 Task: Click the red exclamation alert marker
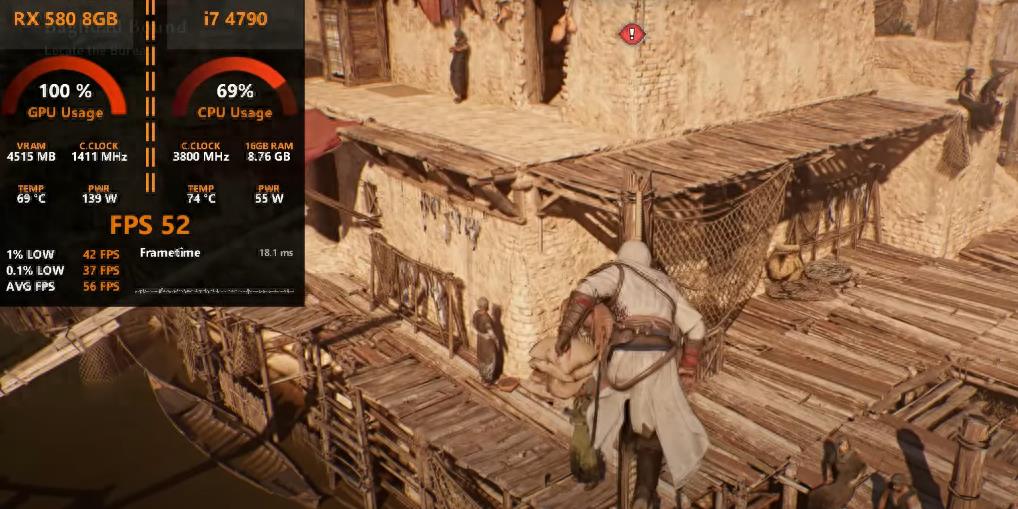tap(631, 34)
